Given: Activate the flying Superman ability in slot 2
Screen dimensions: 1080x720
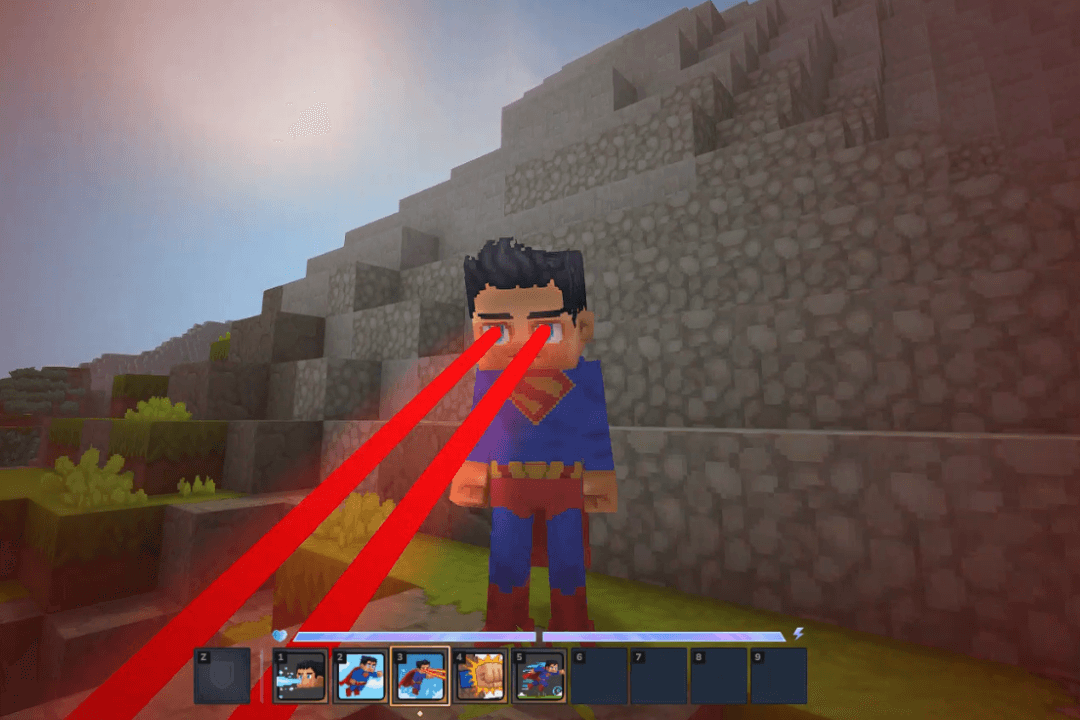Looking at the screenshot, I should pyautogui.click(x=360, y=676).
